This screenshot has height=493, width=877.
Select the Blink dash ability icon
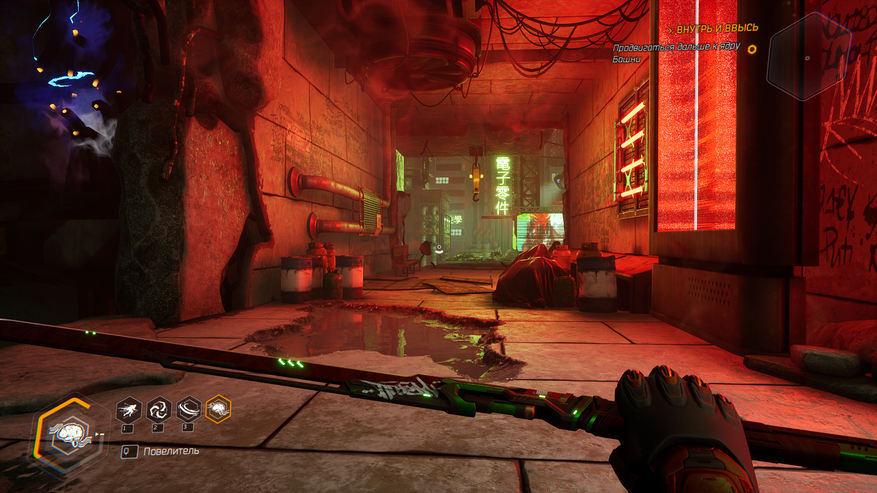[x=127, y=408]
